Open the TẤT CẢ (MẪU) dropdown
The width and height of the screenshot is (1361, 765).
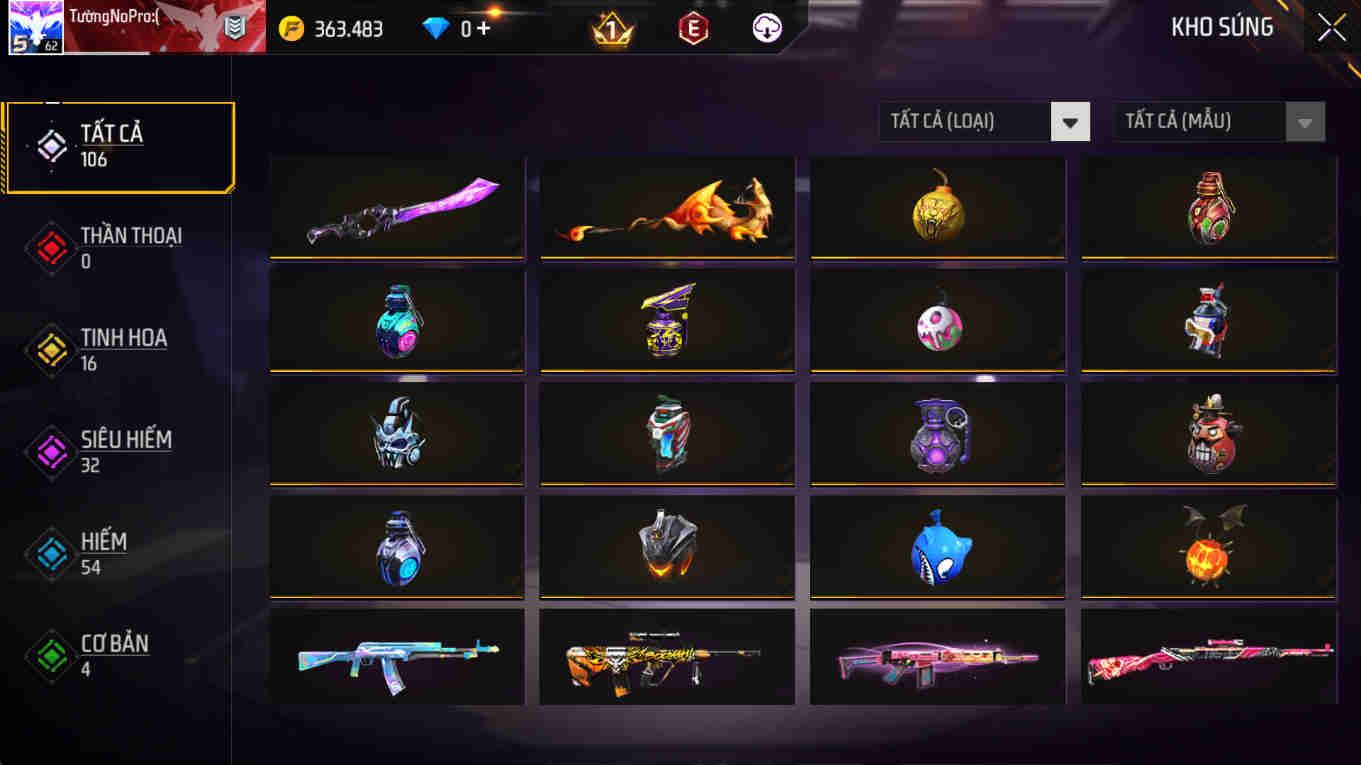click(1200, 121)
